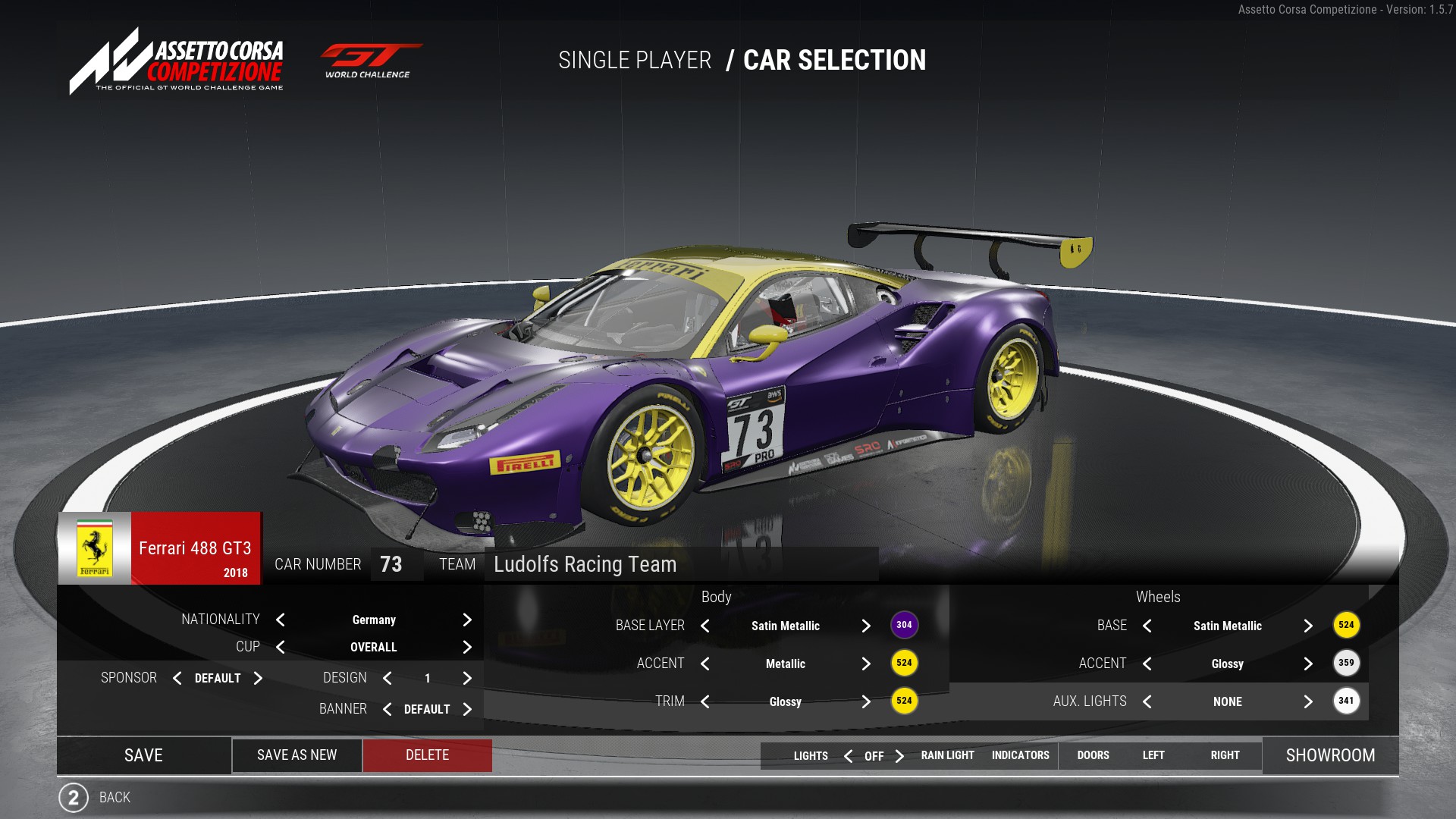Advance to the next sponsor option
Screen dimensions: 1456x819
pos(258,679)
